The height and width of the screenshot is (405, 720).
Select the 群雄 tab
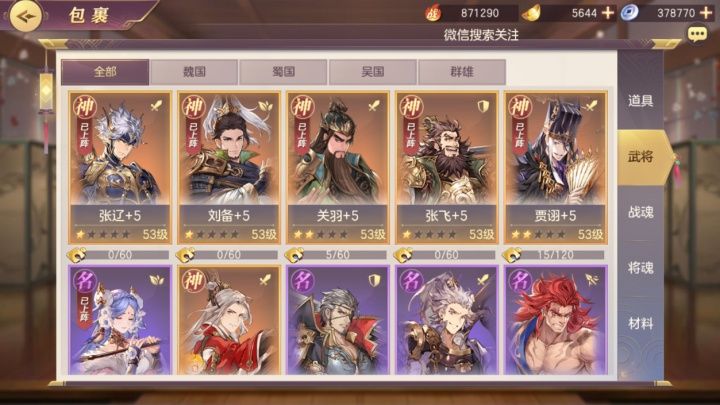point(461,72)
